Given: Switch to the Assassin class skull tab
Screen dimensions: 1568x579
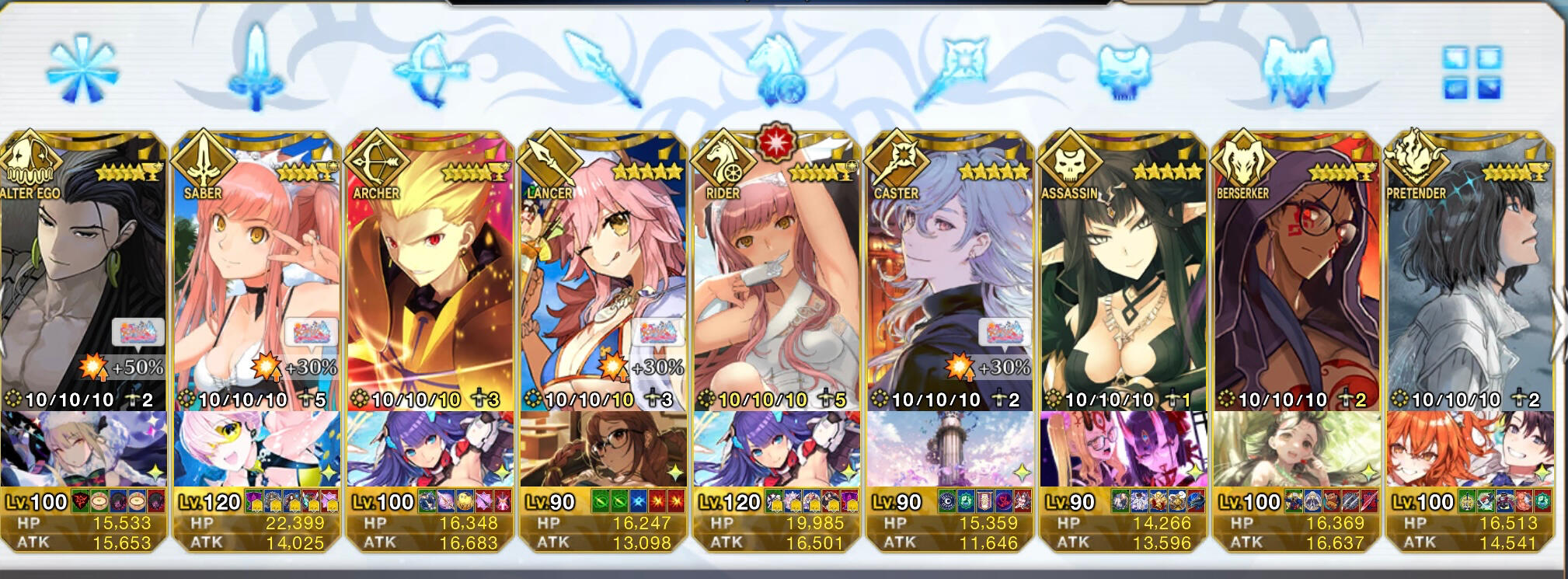Looking at the screenshot, I should coord(1123,72).
